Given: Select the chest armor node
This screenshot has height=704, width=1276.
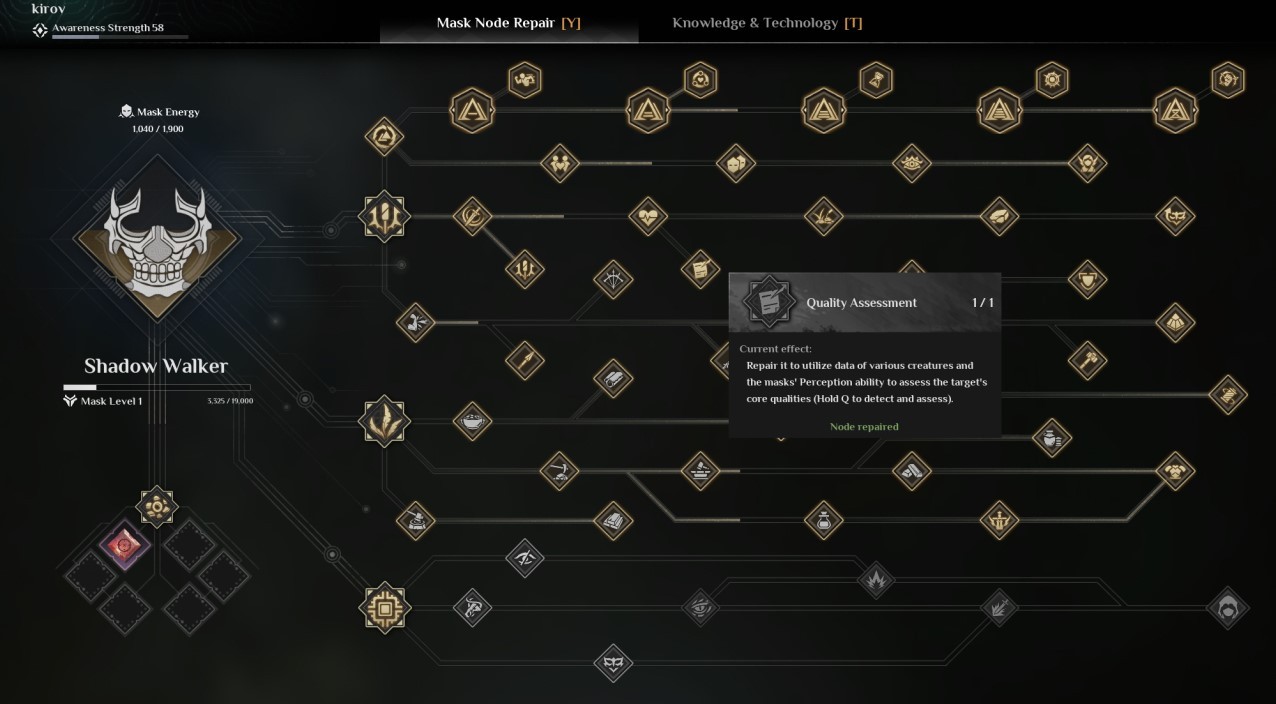Looking at the screenshot, I should tap(1175, 470).
